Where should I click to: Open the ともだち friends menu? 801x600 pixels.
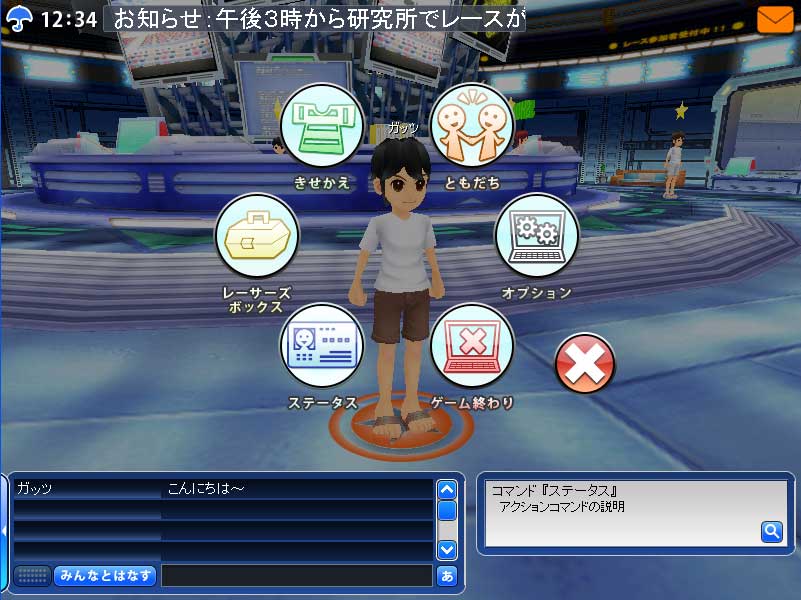(471, 127)
